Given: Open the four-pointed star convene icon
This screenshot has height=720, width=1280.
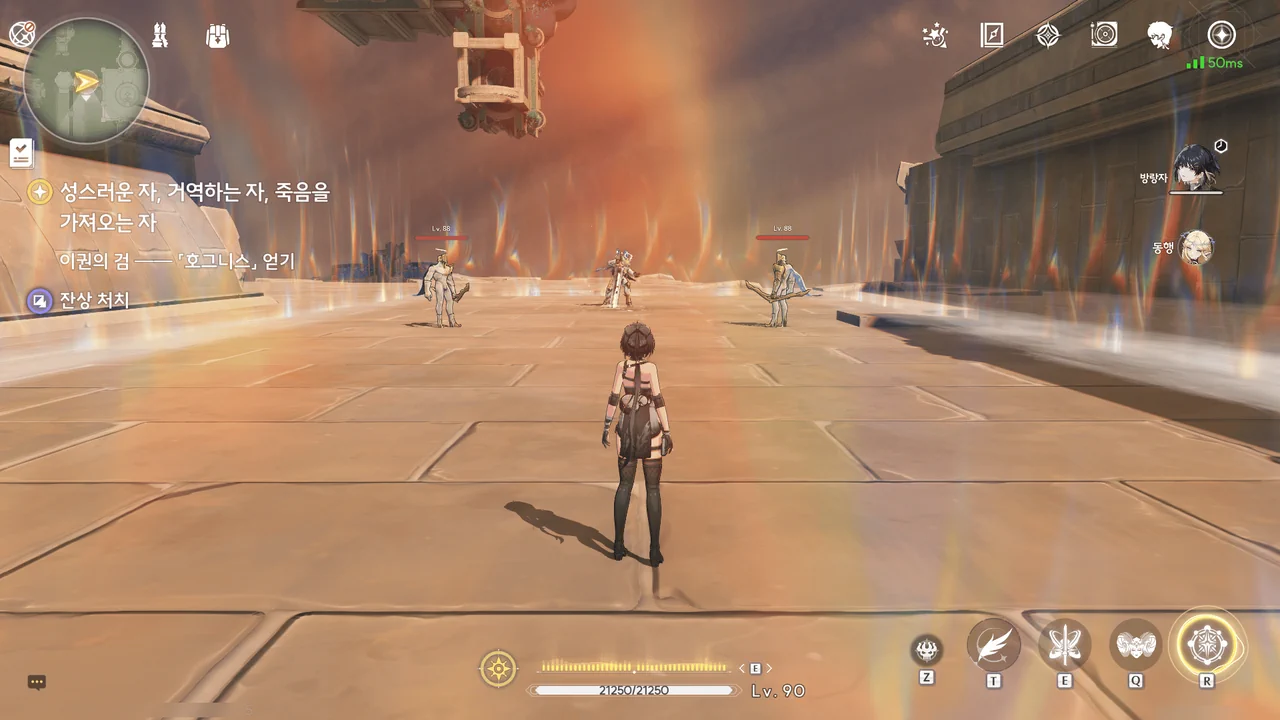Looking at the screenshot, I should coord(1047,36).
